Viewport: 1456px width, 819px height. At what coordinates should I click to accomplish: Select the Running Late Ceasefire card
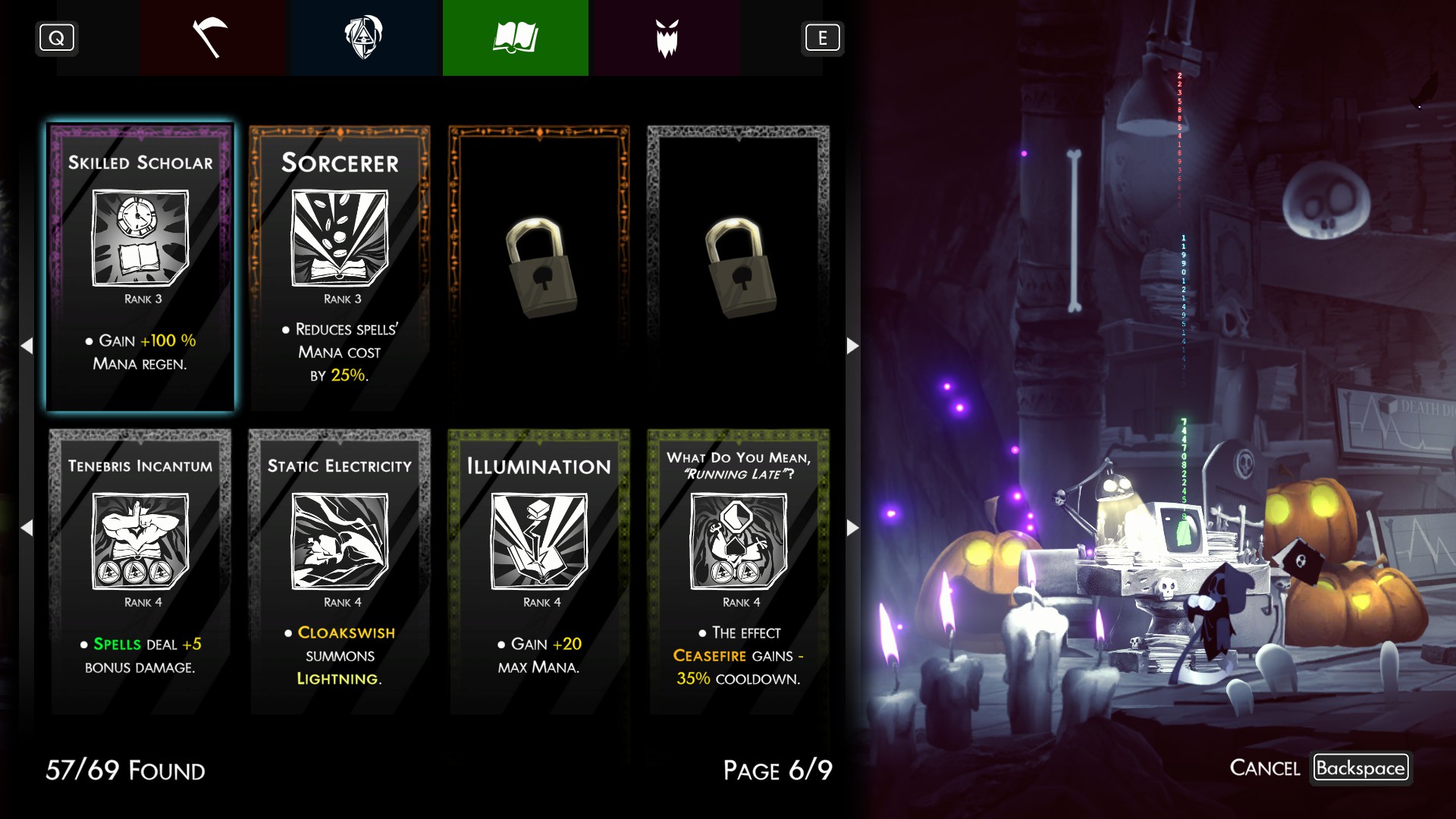pos(738,571)
